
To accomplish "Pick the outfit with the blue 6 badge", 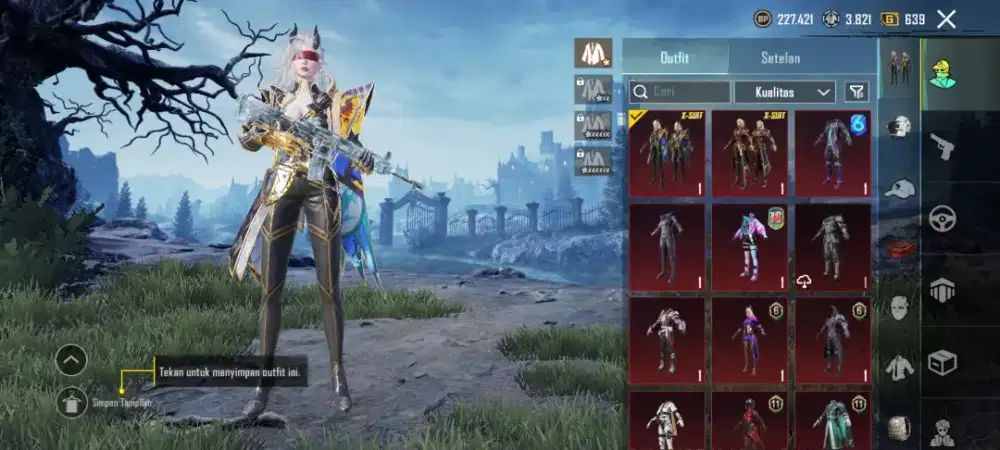I will 833,153.
